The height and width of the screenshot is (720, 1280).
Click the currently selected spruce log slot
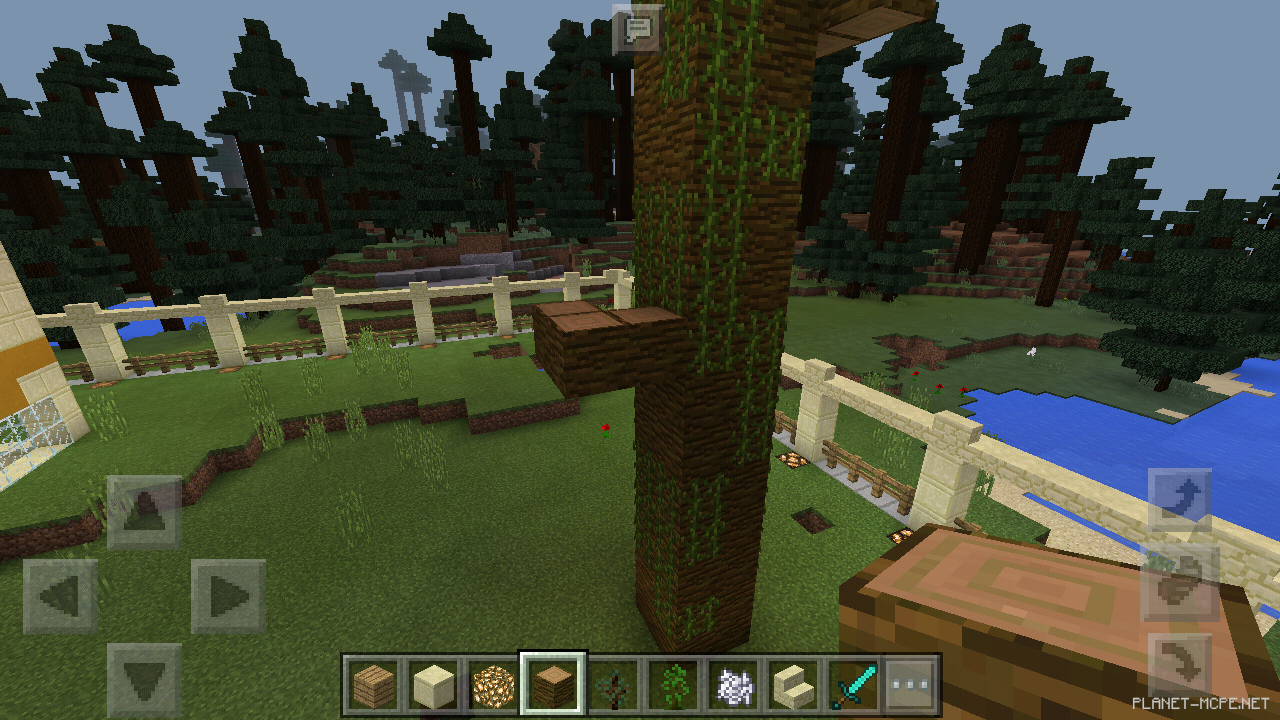(549, 678)
